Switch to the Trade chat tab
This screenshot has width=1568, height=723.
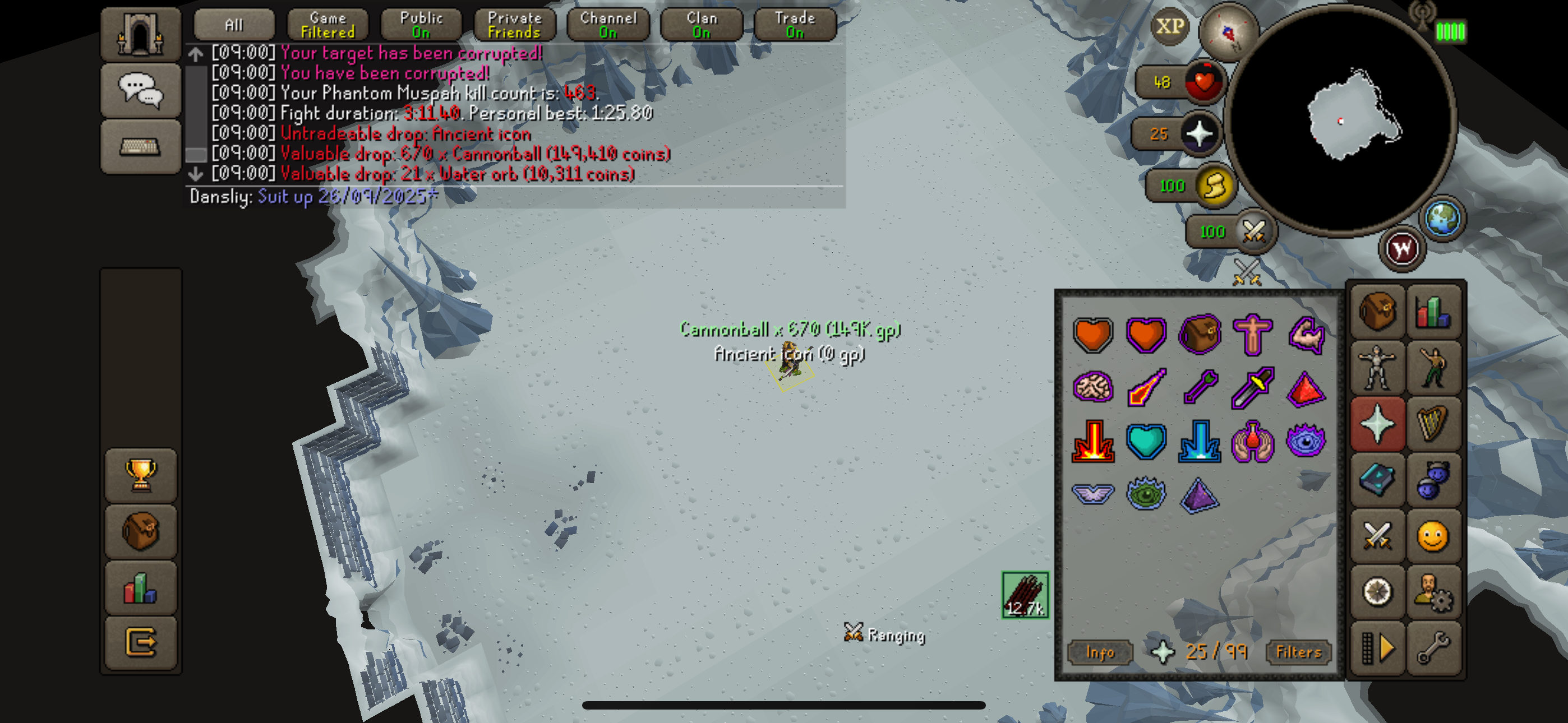coord(794,25)
